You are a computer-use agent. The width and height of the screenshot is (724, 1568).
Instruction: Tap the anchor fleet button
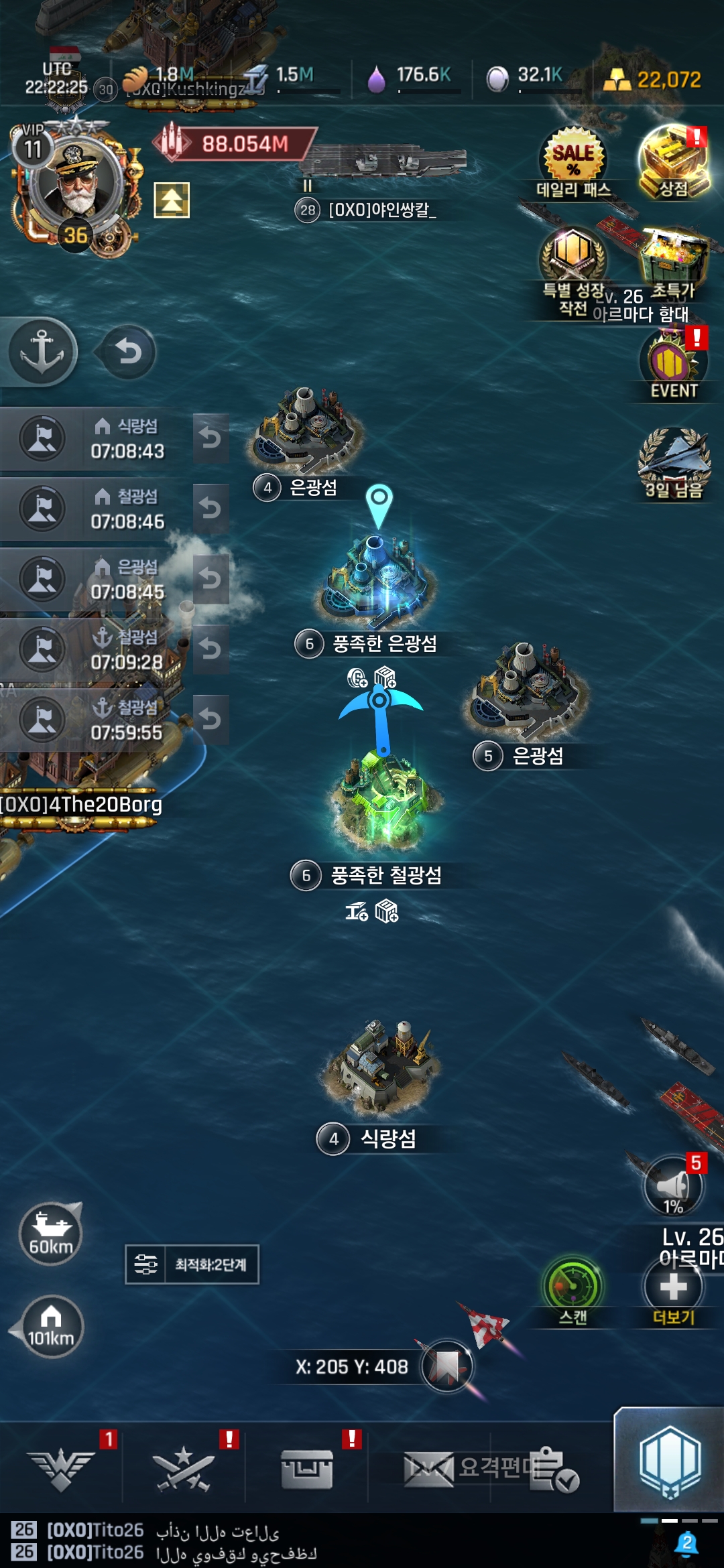click(42, 352)
